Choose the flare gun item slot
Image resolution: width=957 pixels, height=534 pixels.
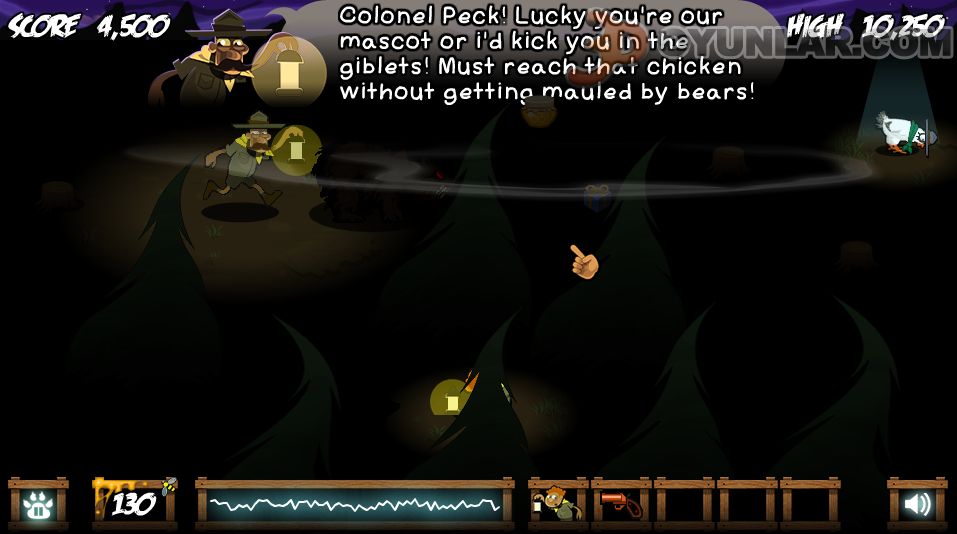point(620,505)
